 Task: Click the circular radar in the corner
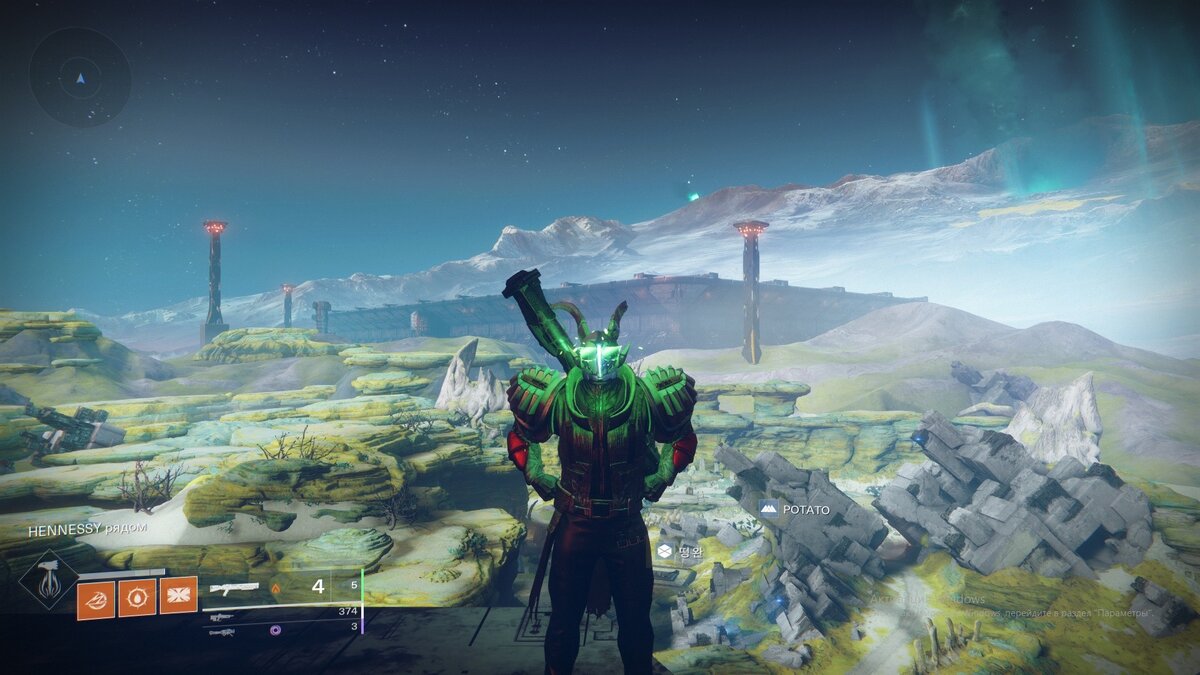(x=80, y=77)
